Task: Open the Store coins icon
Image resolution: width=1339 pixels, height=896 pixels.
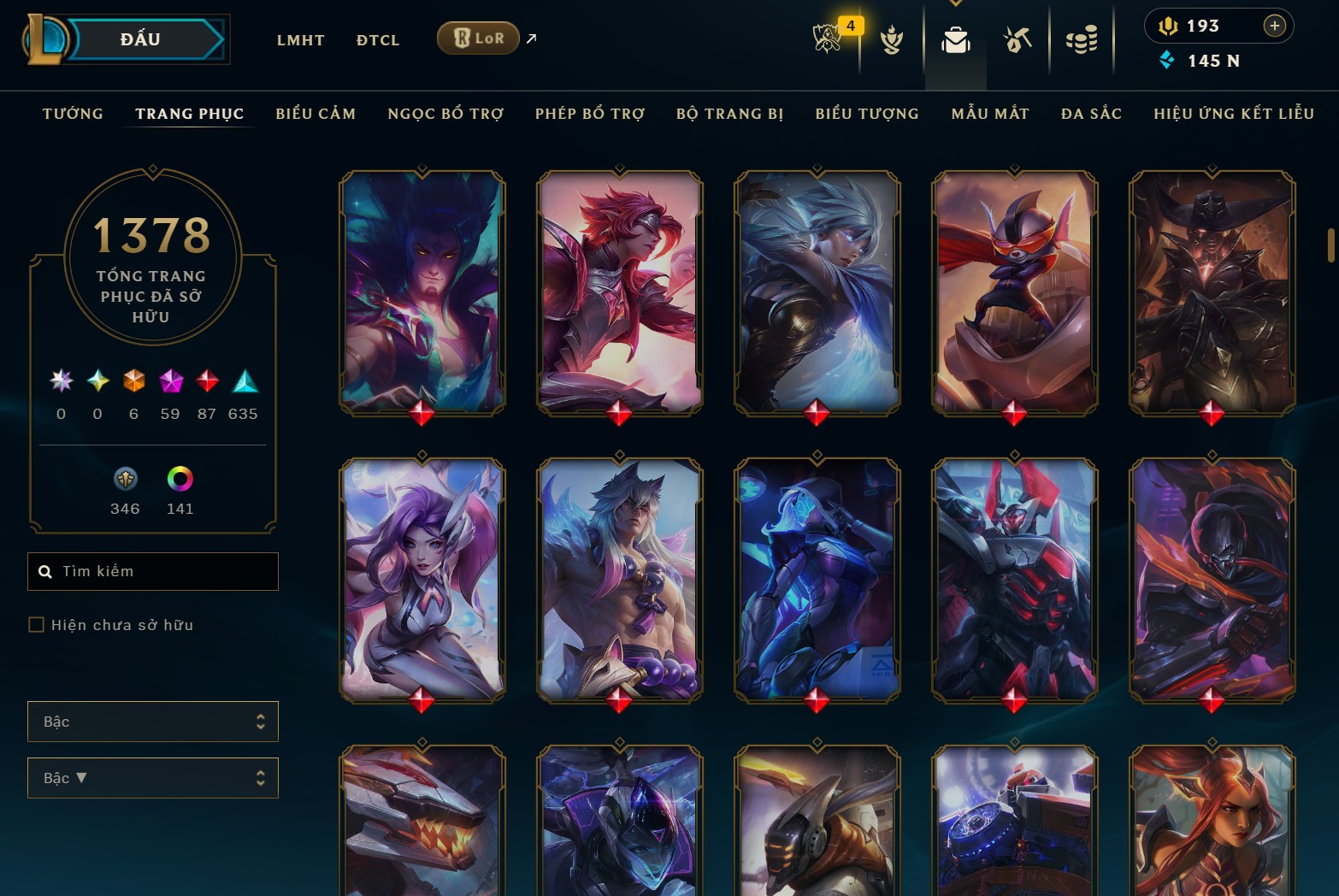Action: click(x=1080, y=38)
